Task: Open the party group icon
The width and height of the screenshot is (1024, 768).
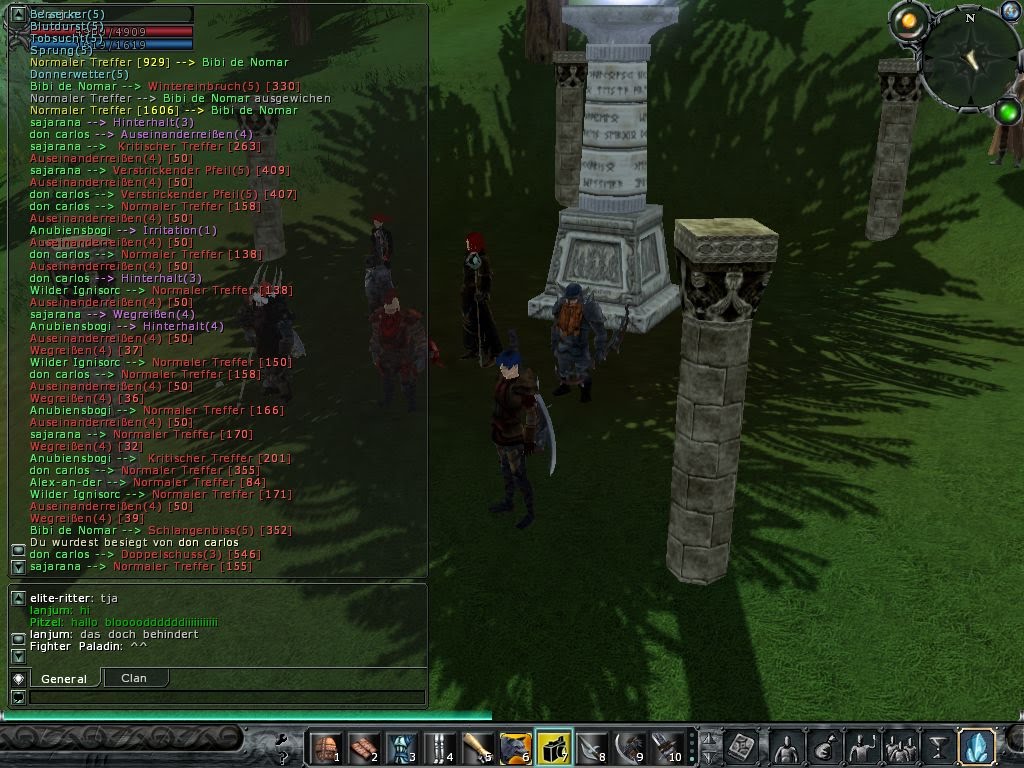Action: (900, 747)
